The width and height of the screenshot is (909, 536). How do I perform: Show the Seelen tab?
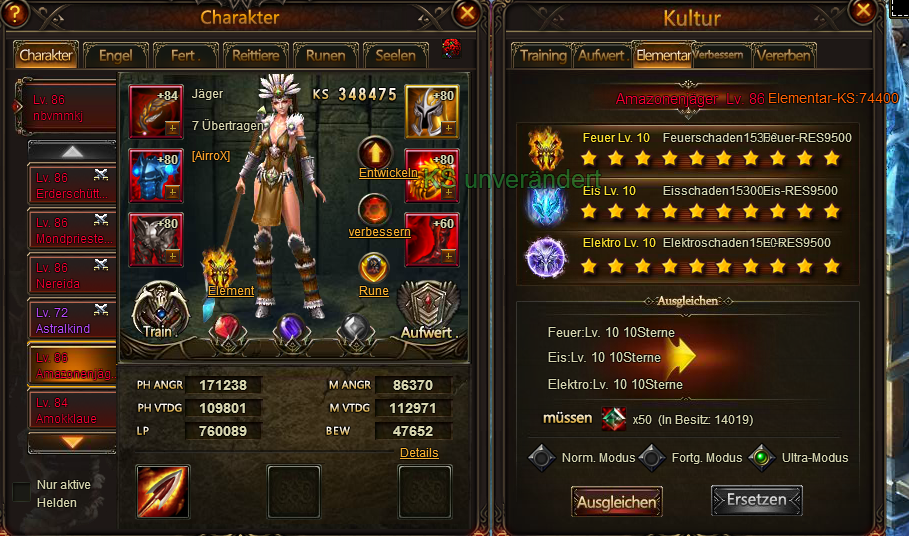395,56
